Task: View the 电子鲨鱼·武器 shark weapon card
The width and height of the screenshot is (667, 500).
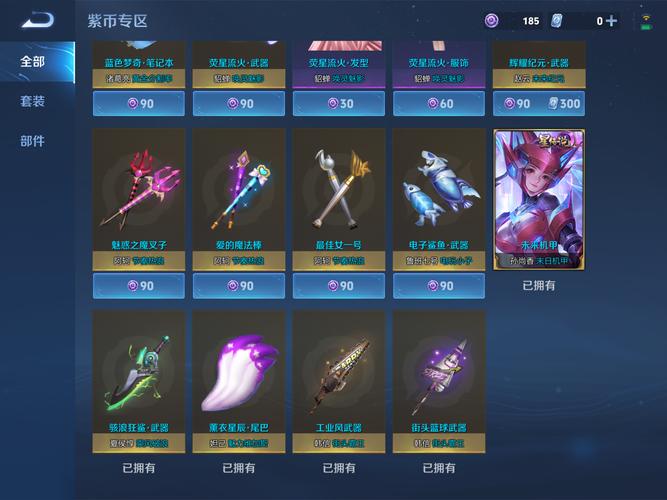Action: click(x=438, y=198)
